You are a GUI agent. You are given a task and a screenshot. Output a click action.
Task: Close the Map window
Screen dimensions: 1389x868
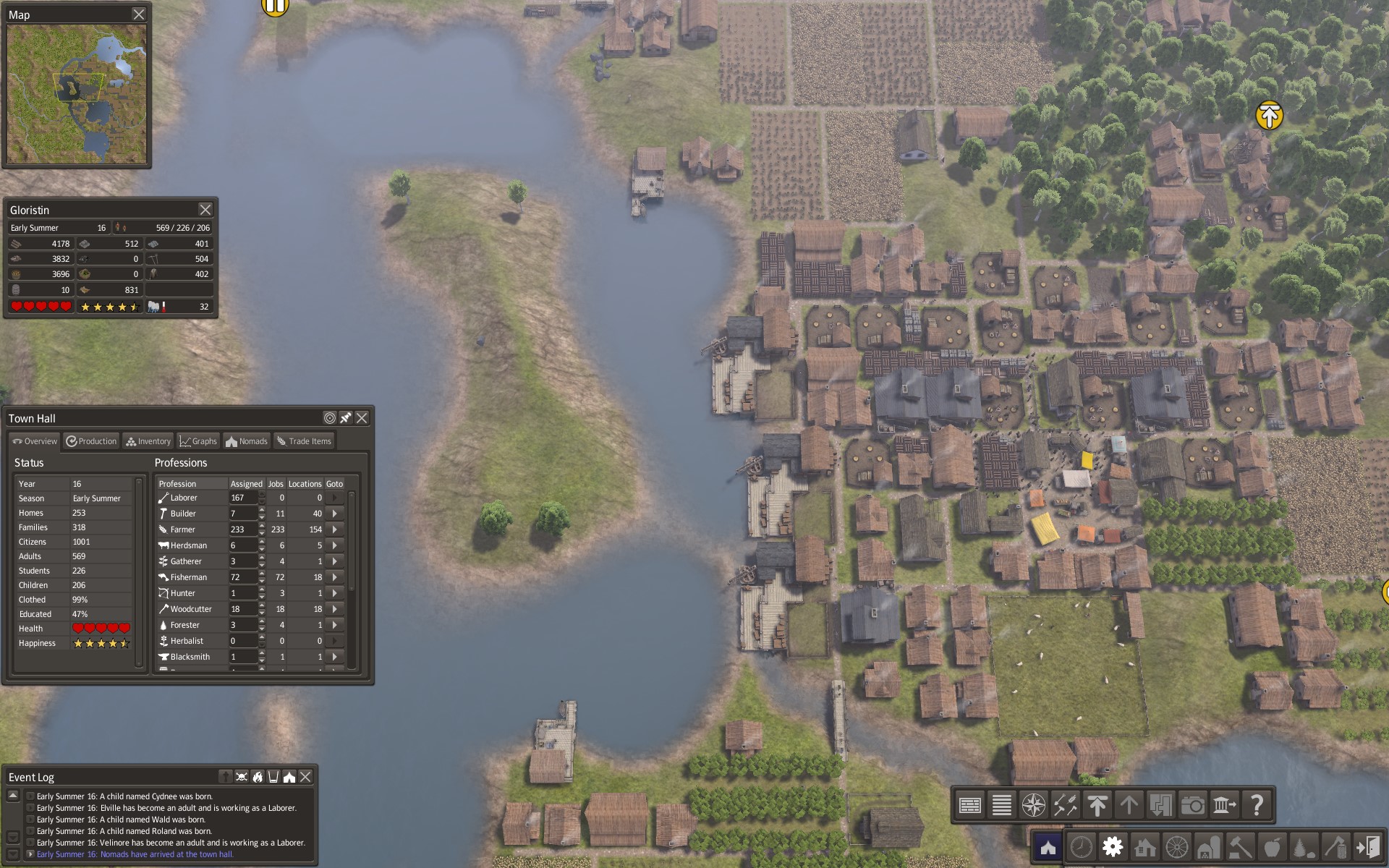click(x=139, y=14)
